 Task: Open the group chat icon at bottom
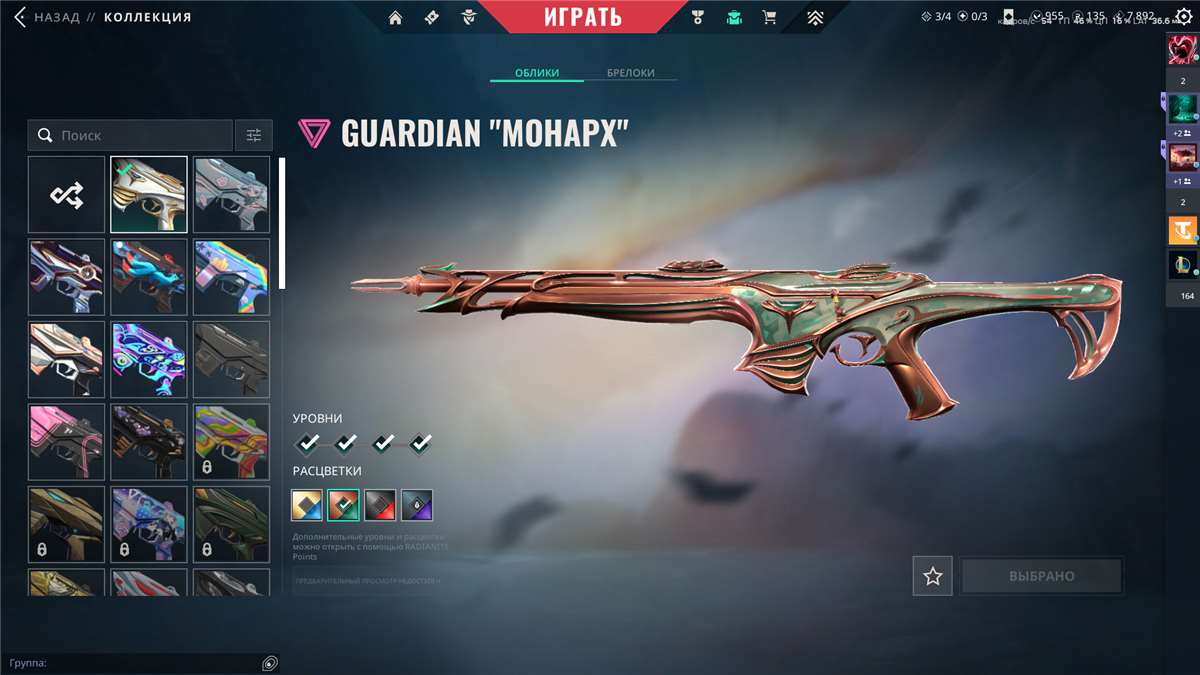269,663
